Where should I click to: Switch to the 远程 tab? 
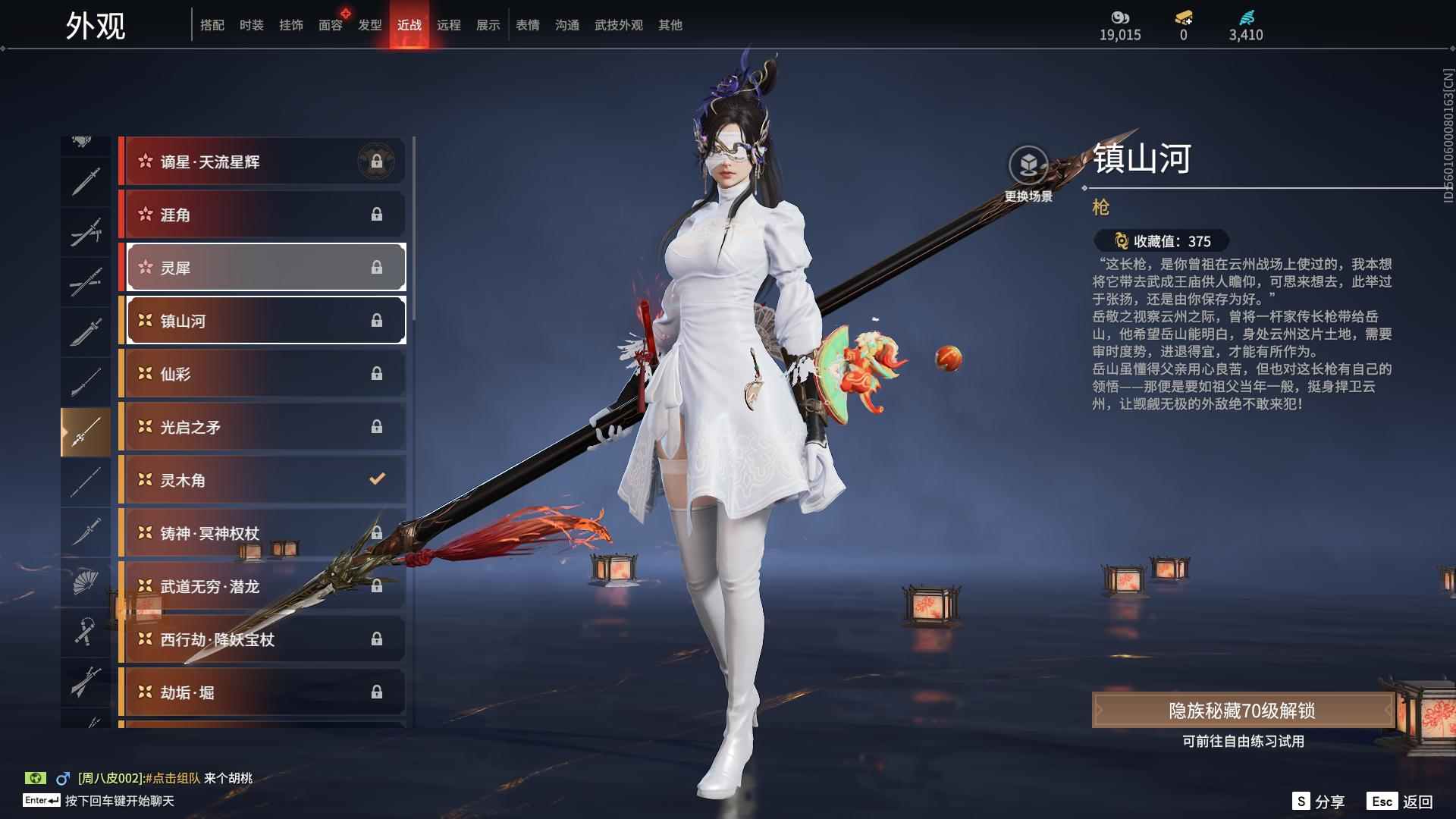[450, 24]
